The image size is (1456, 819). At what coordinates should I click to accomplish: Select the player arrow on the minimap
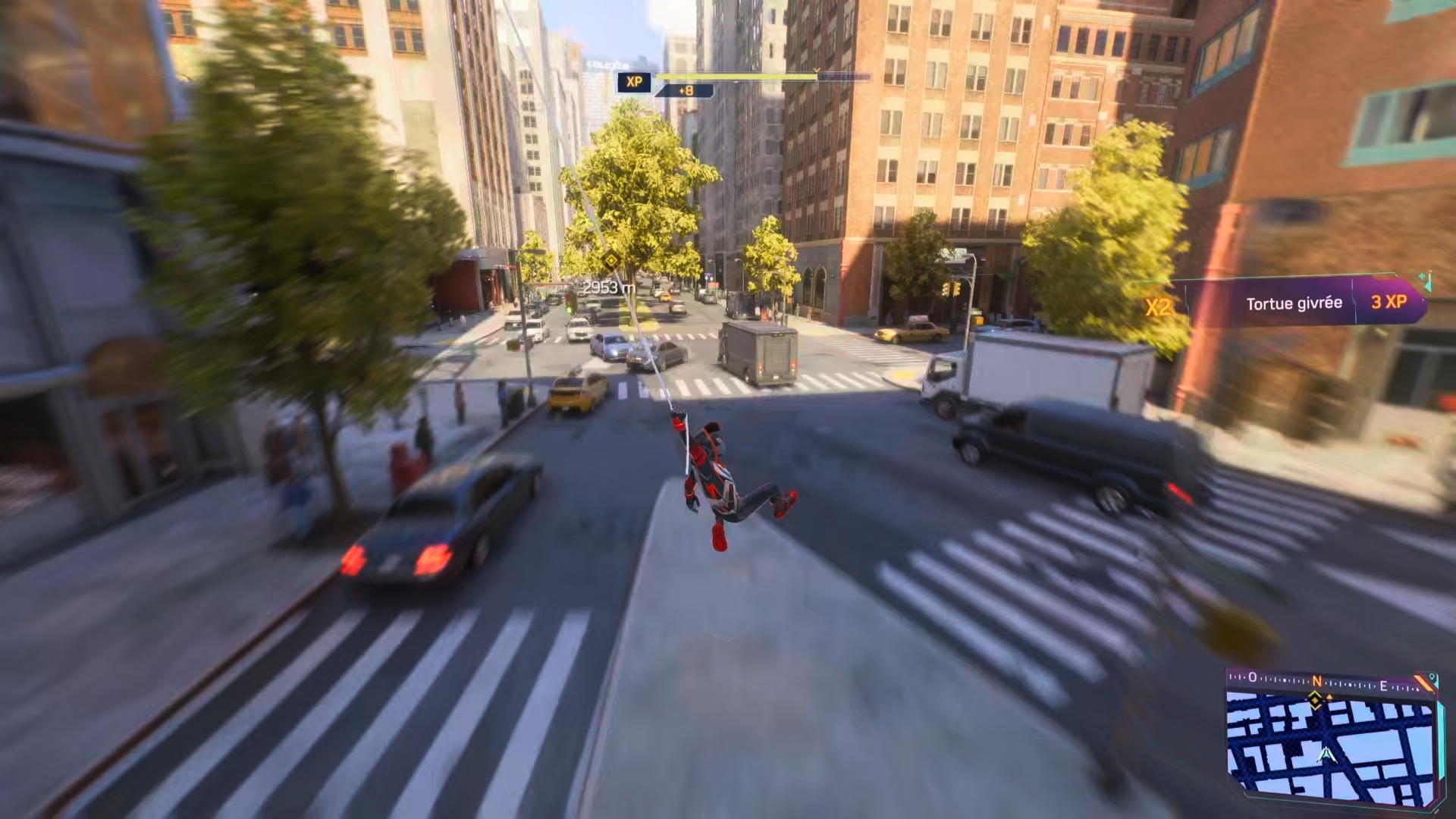(x=1326, y=755)
